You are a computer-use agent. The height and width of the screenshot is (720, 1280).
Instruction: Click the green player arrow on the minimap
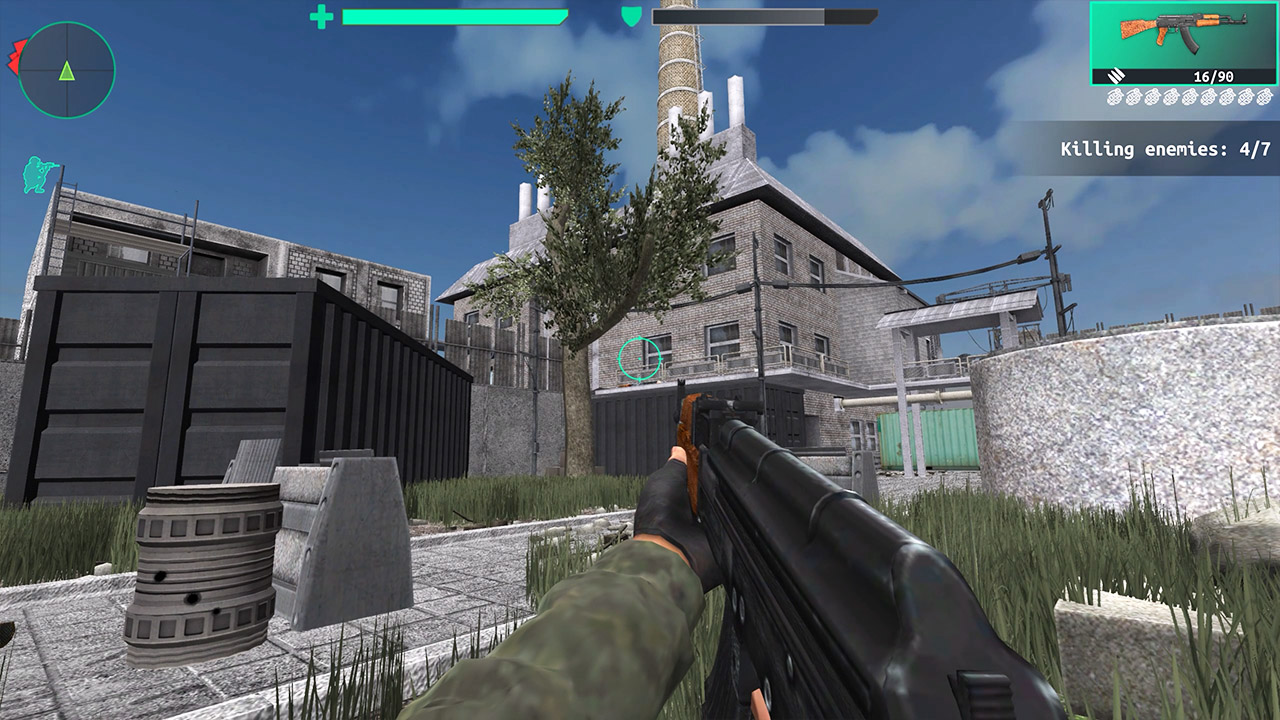(66, 71)
